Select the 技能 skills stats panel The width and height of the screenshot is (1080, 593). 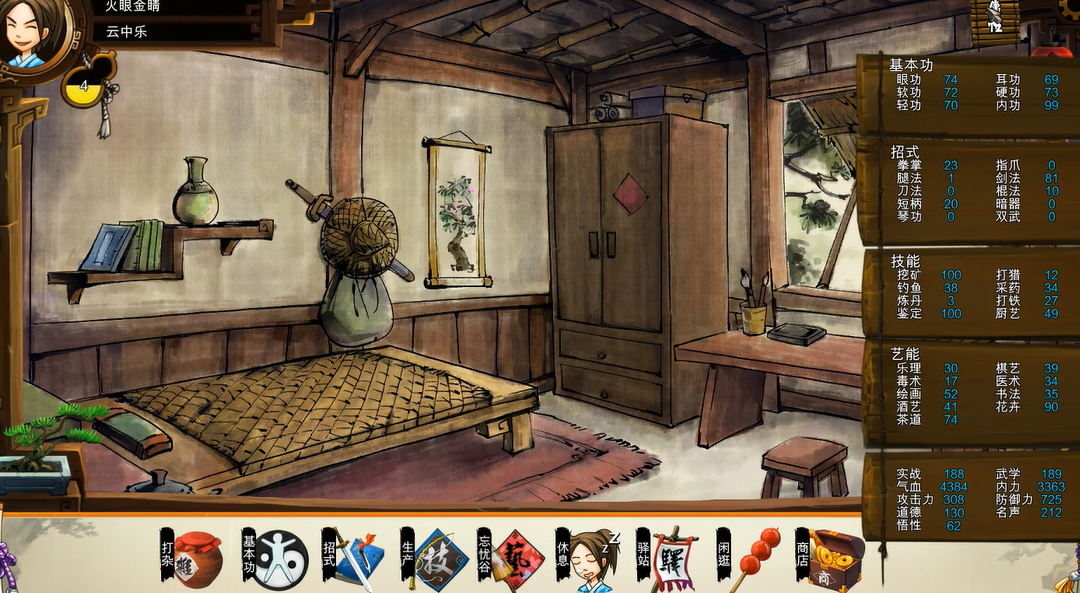click(967, 290)
